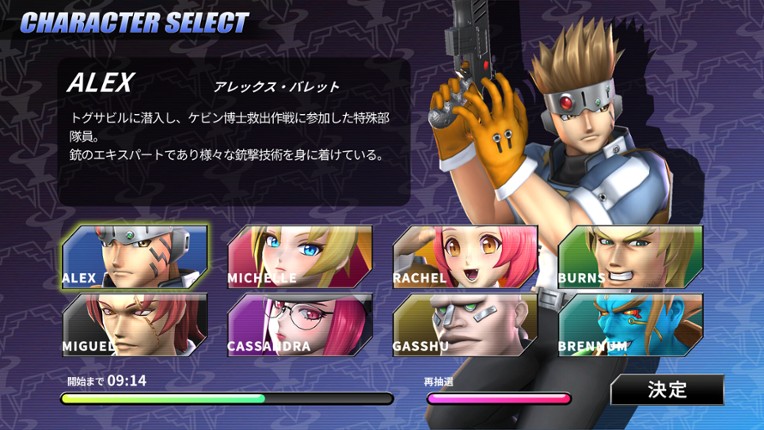Select BURNS from the roster
The width and height of the screenshot is (764, 430).
(x=630, y=257)
